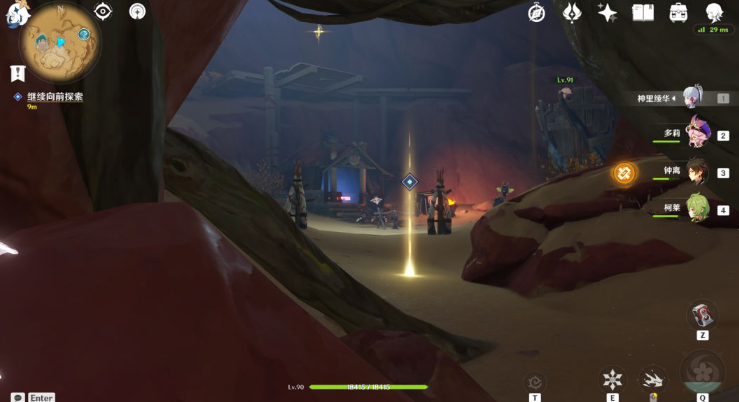Screen dimensions: 739x402
Task: Open the backpack inventory
Action: pyautogui.click(x=678, y=12)
